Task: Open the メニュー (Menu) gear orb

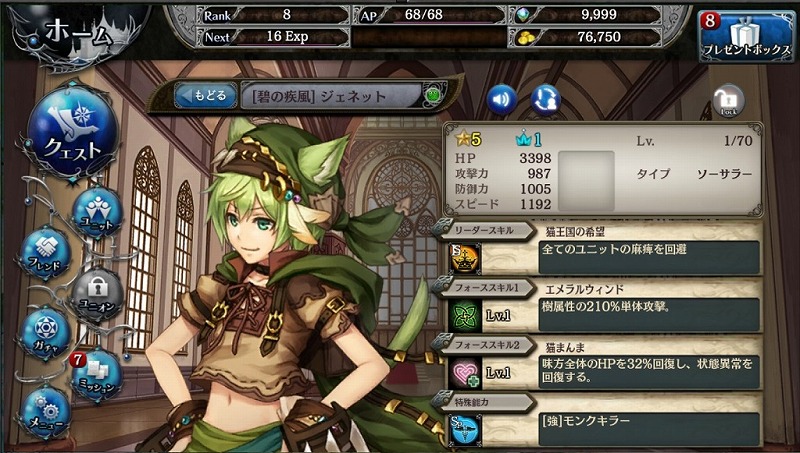Action: (x=44, y=412)
